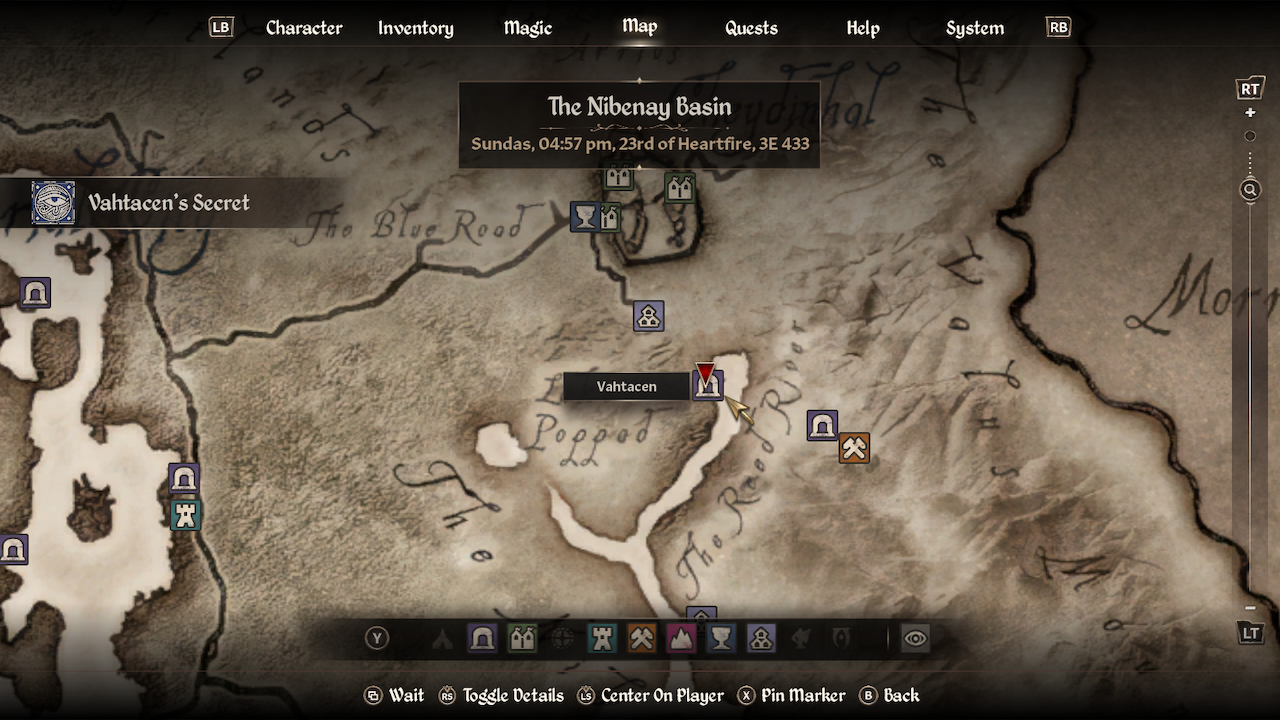
Task: Open the Character tab
Action: coord(304,28)
